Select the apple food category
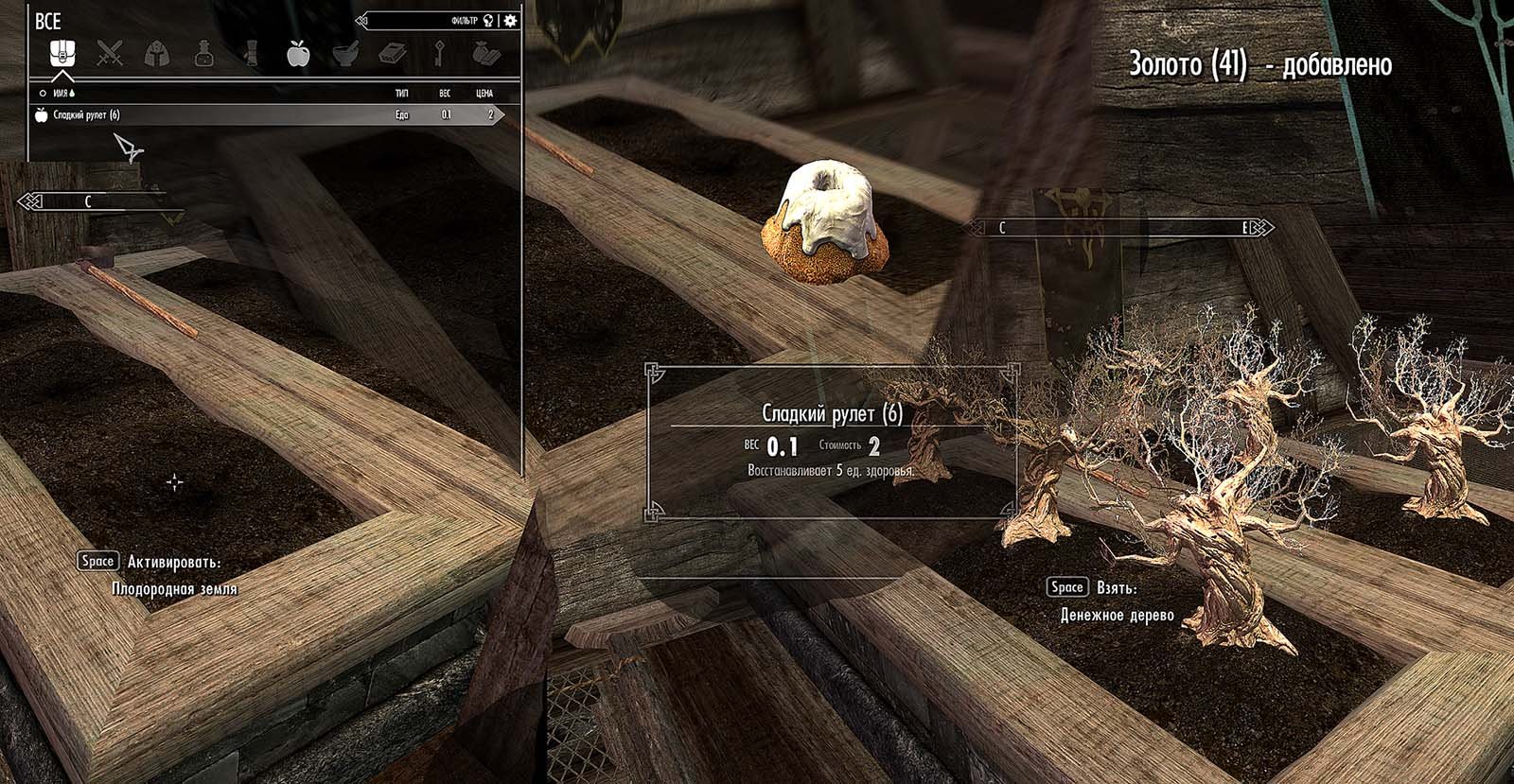1514x784 pixels. pos(298,54)
